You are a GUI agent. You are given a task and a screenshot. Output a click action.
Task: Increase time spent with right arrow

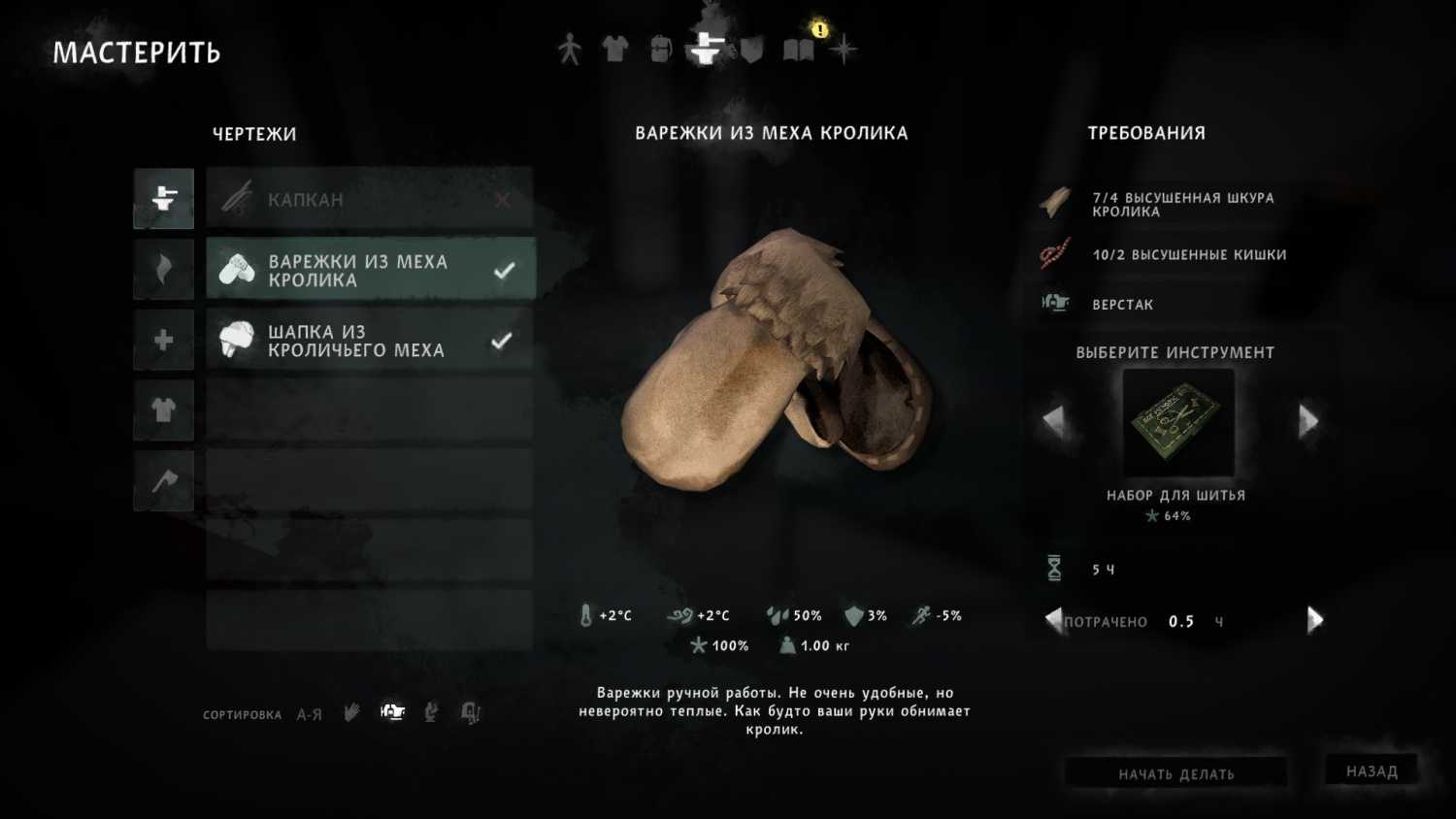click(1314, 620)
